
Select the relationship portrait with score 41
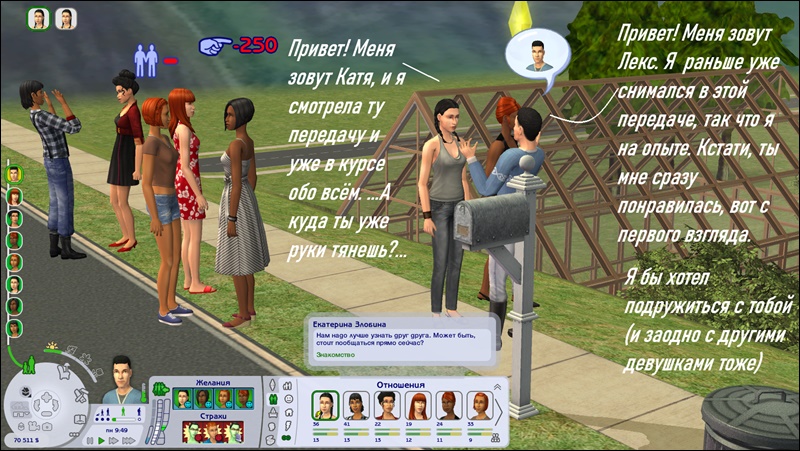354,403
